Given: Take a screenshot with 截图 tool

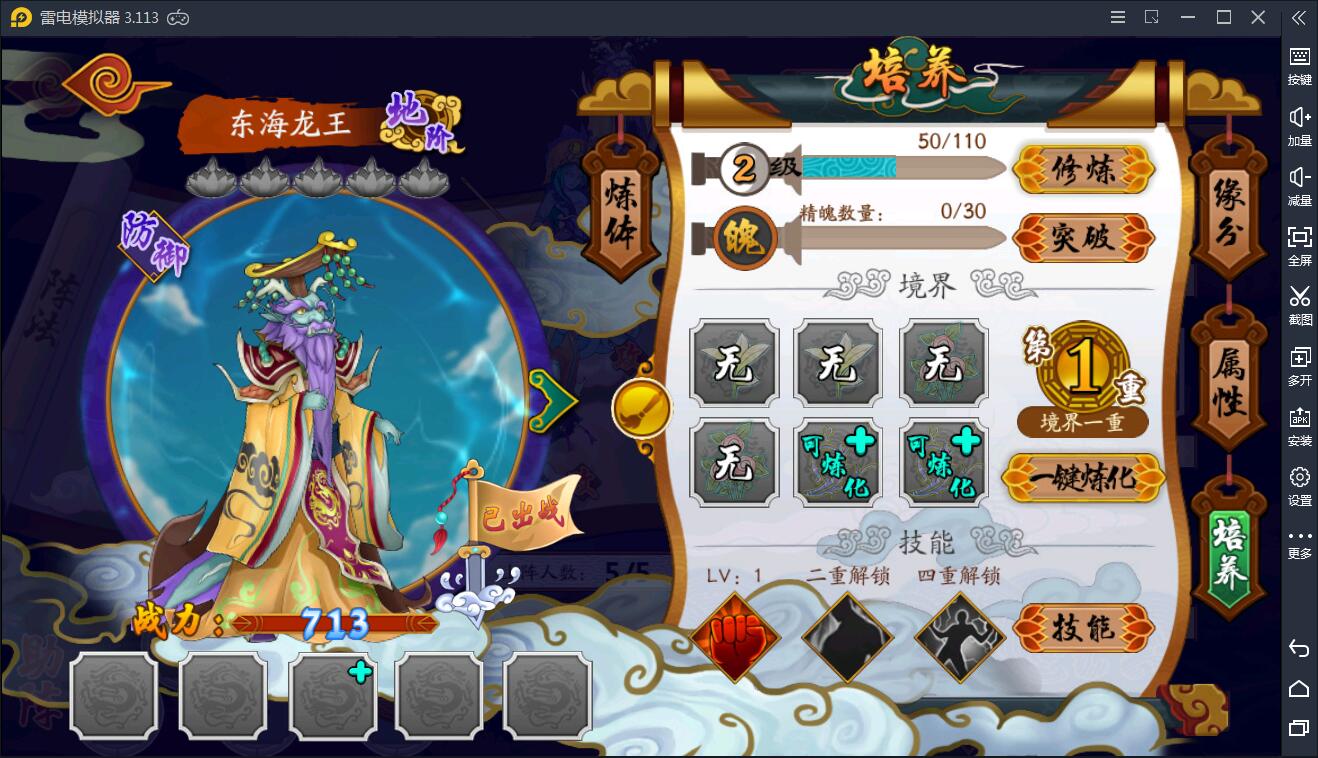Looking at the screenshot, I should pos(1299,304).
